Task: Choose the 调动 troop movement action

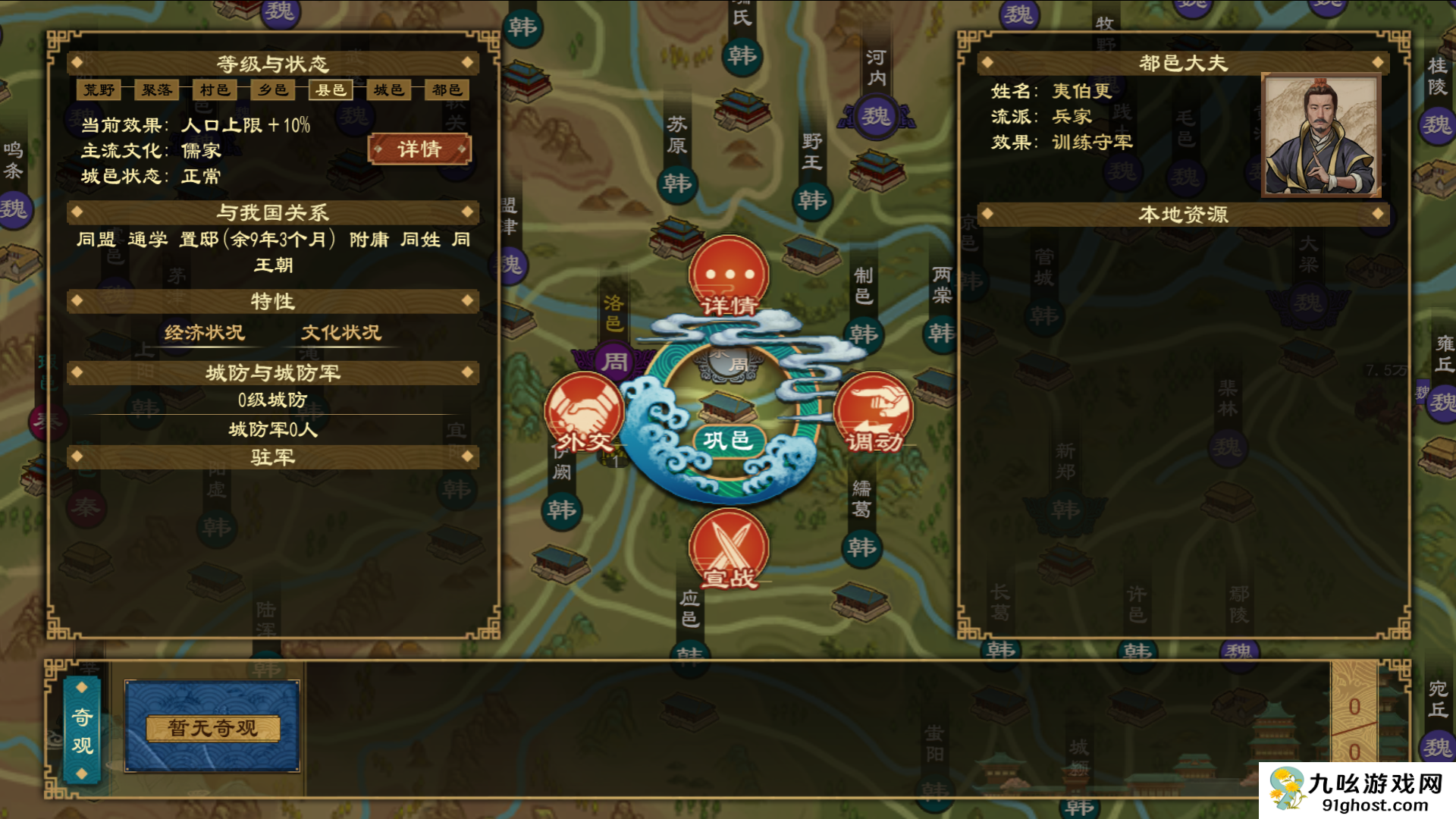Action: (x=873, y=413)
